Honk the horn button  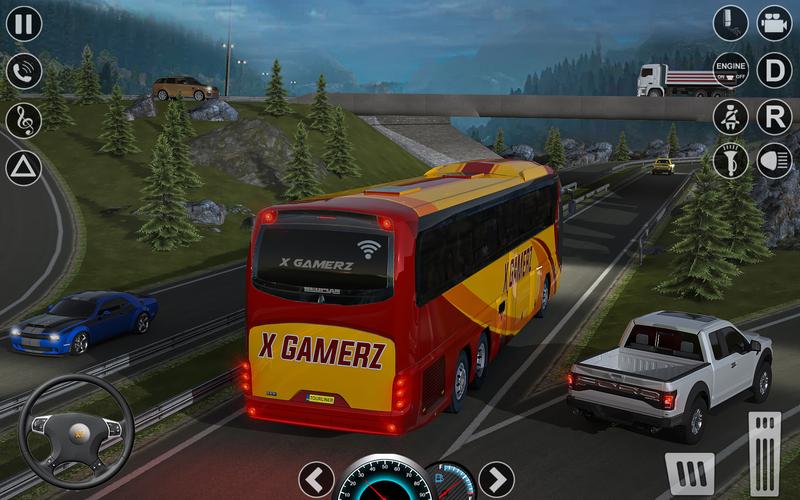point(730,162)
